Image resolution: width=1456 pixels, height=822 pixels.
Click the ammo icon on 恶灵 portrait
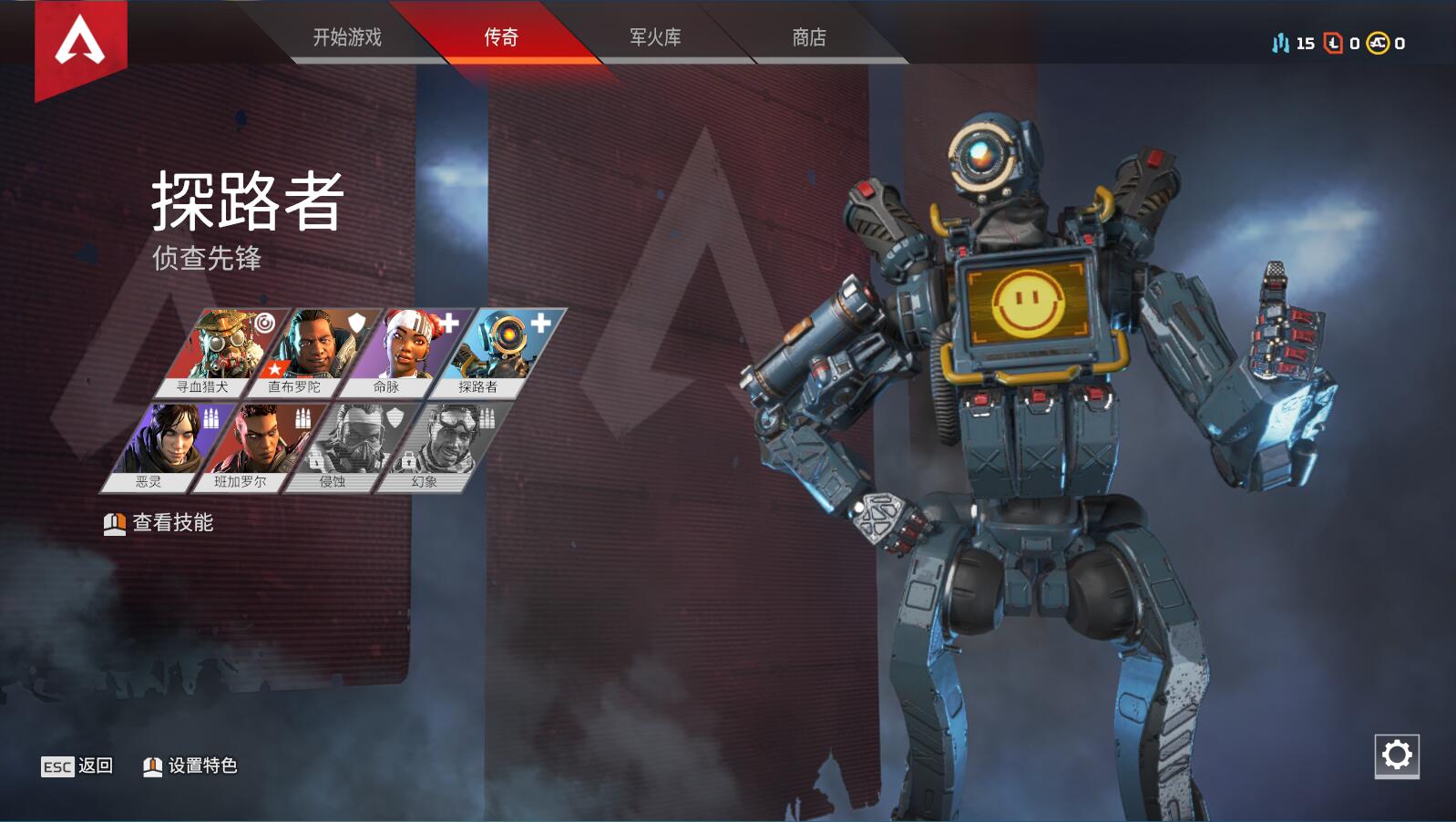[x=211, y=418]
